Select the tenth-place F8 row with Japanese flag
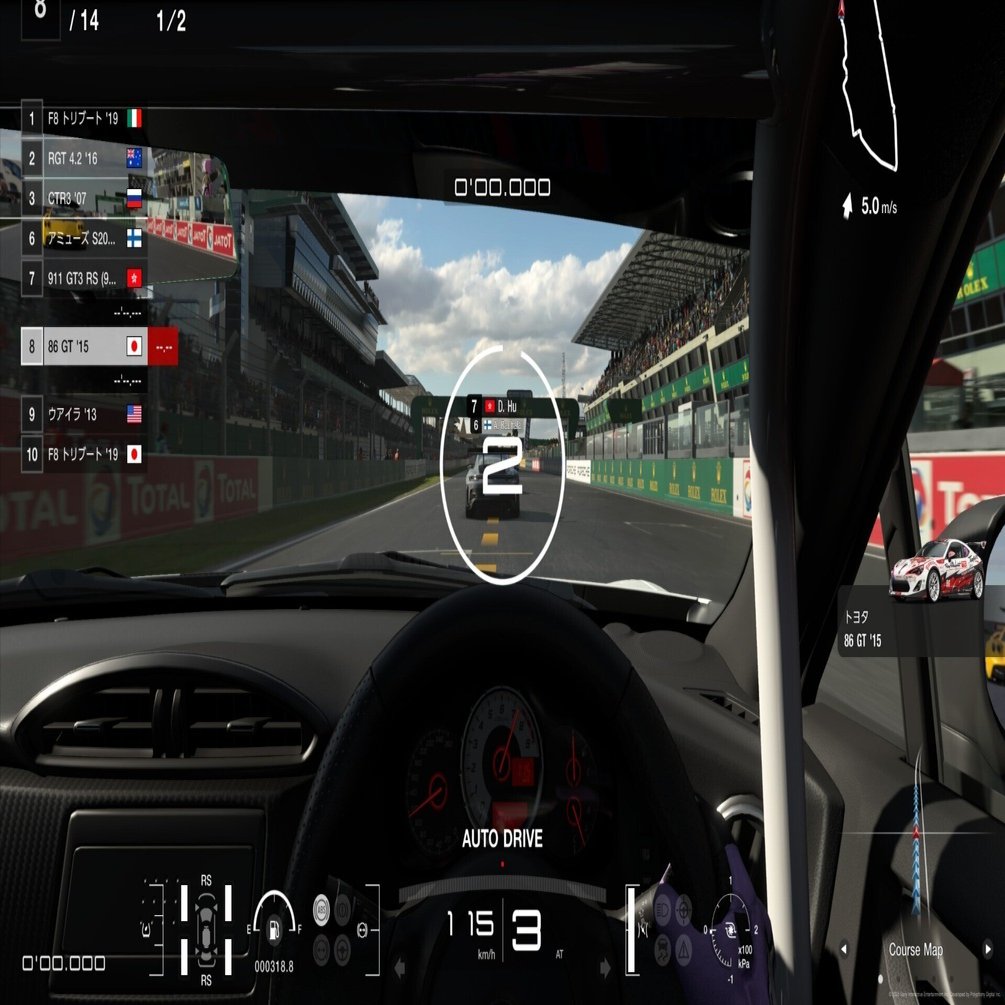This screenshot has width=1005, height=1005. point(84,454)
